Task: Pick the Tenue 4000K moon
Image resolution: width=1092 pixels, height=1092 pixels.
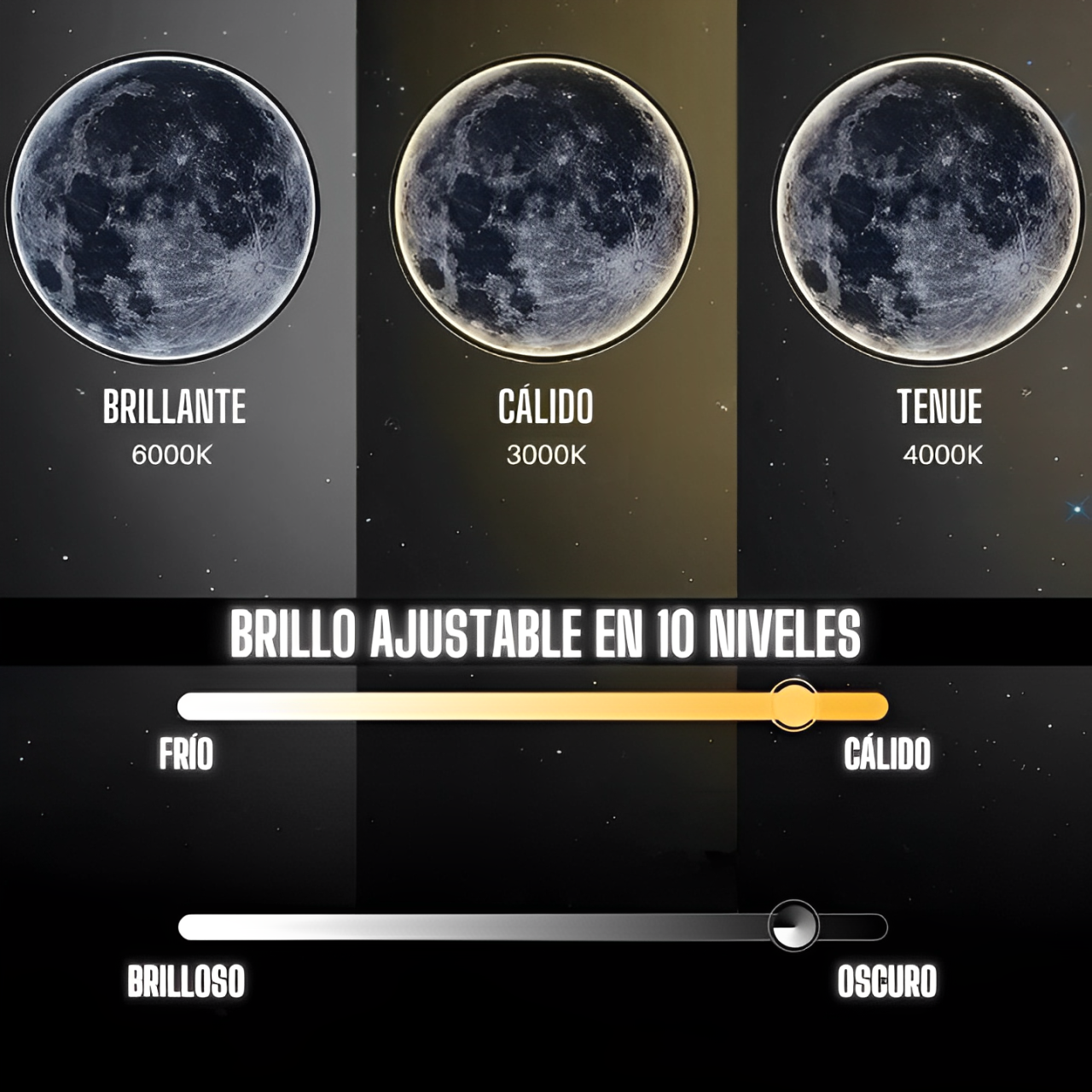Action: 926,208
